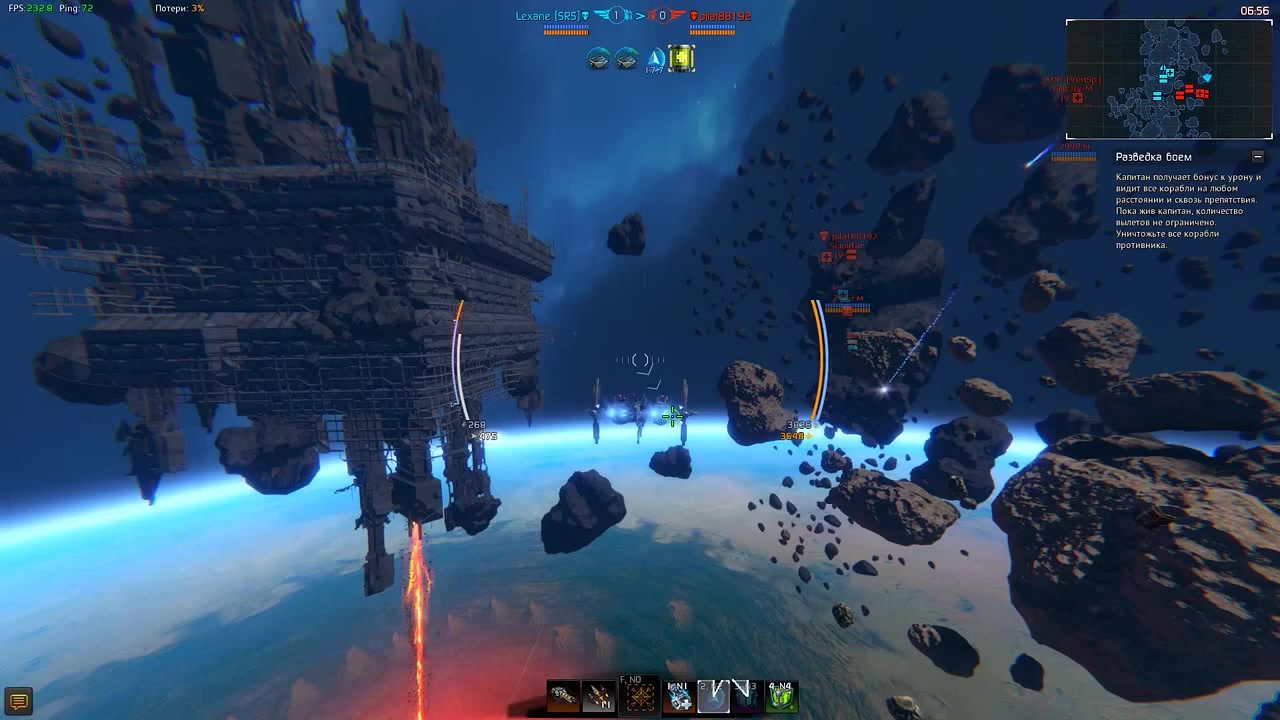Activate the dark module in slot 3
Screen dimensions: 1280x720
(746, 696)
